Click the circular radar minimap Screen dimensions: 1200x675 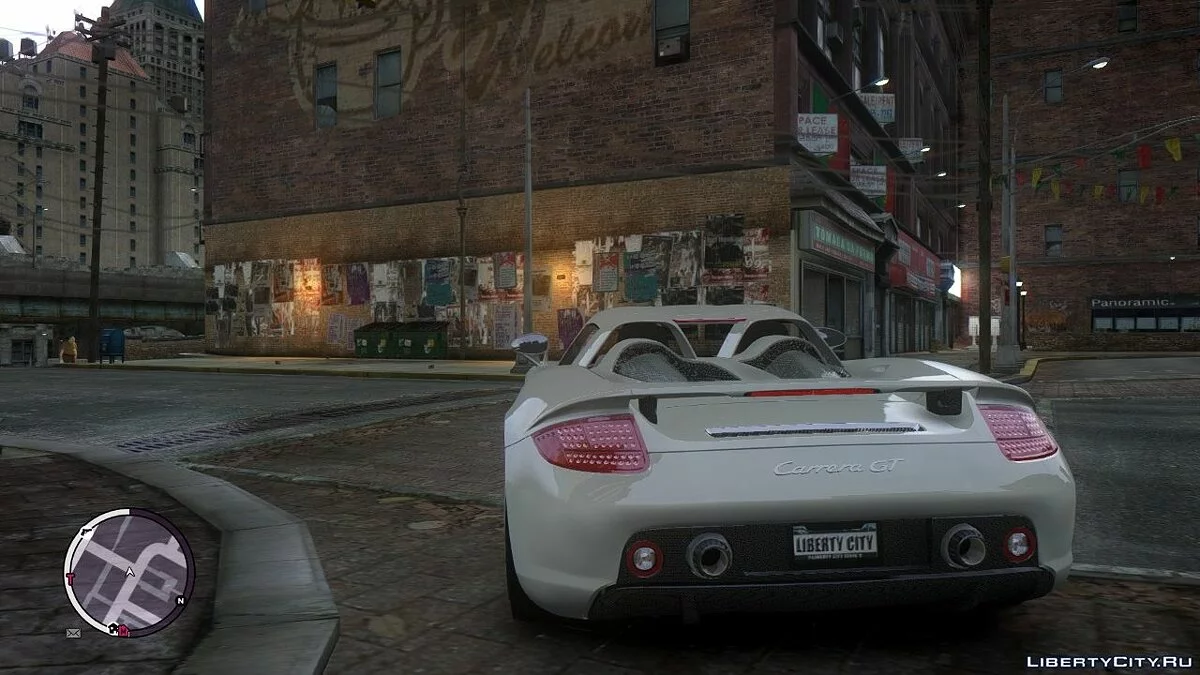click(x=129, y=572)
